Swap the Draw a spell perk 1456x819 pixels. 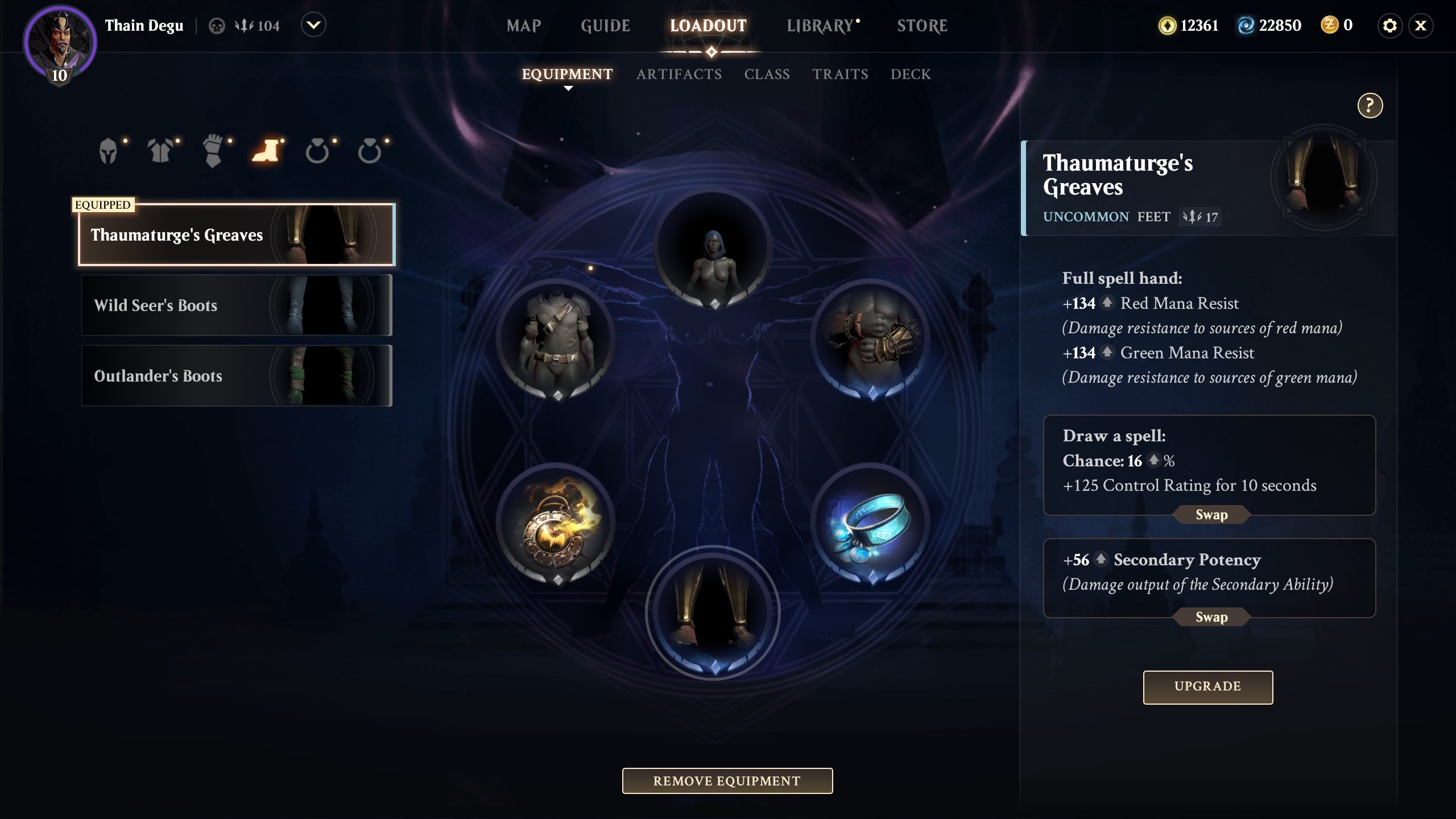pyautogui.click(x=1211, y=515)
